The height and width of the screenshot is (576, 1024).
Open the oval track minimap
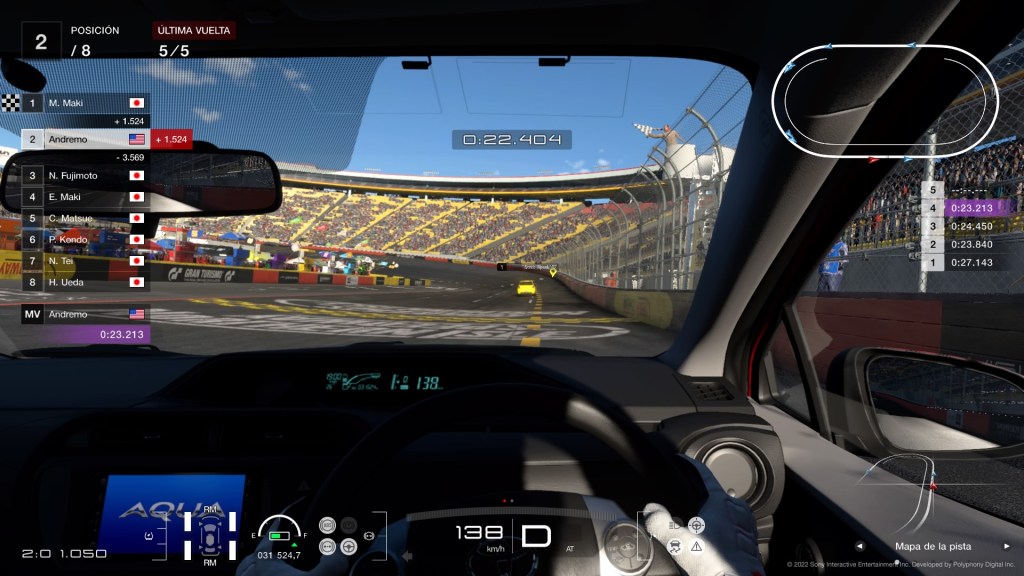coord(885,102)
